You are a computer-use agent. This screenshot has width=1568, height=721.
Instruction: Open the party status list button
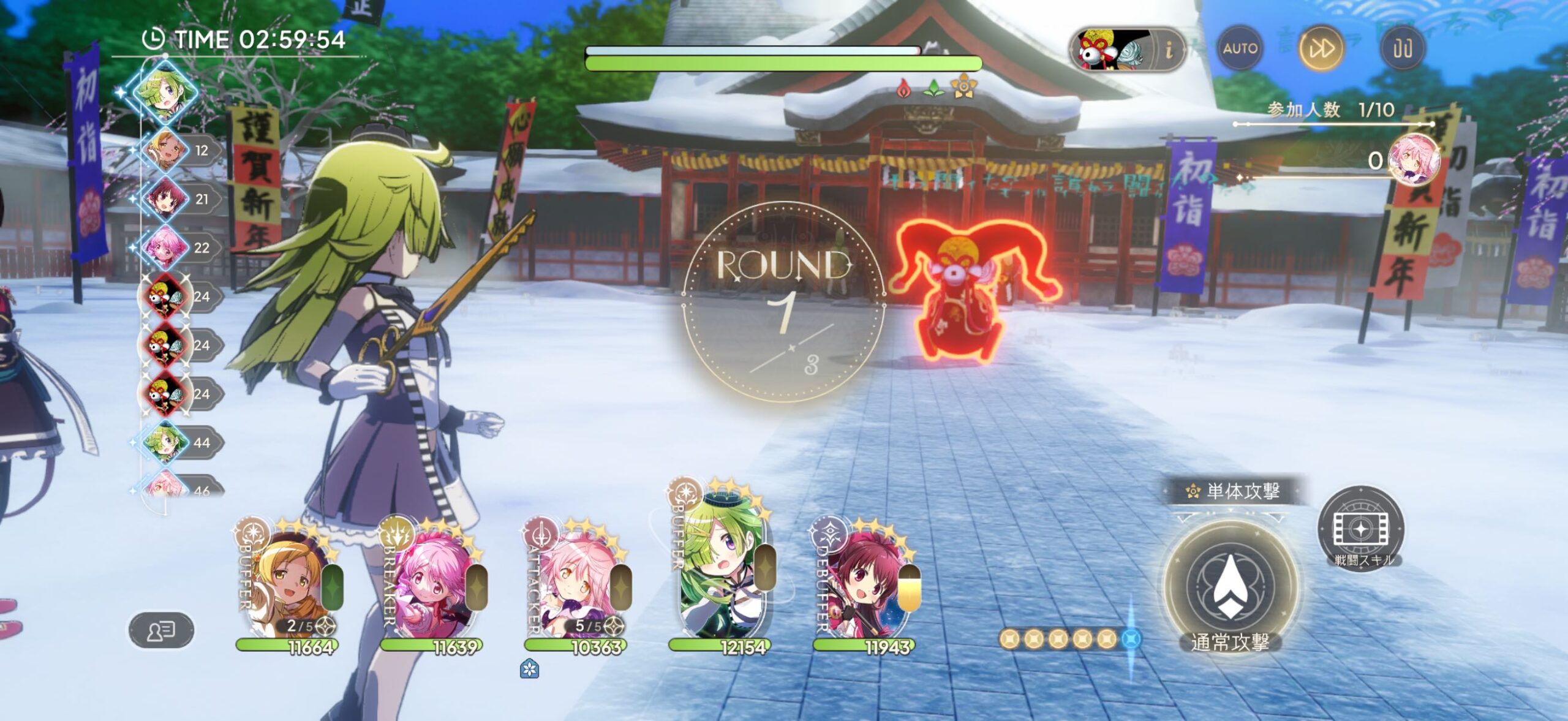161,630
